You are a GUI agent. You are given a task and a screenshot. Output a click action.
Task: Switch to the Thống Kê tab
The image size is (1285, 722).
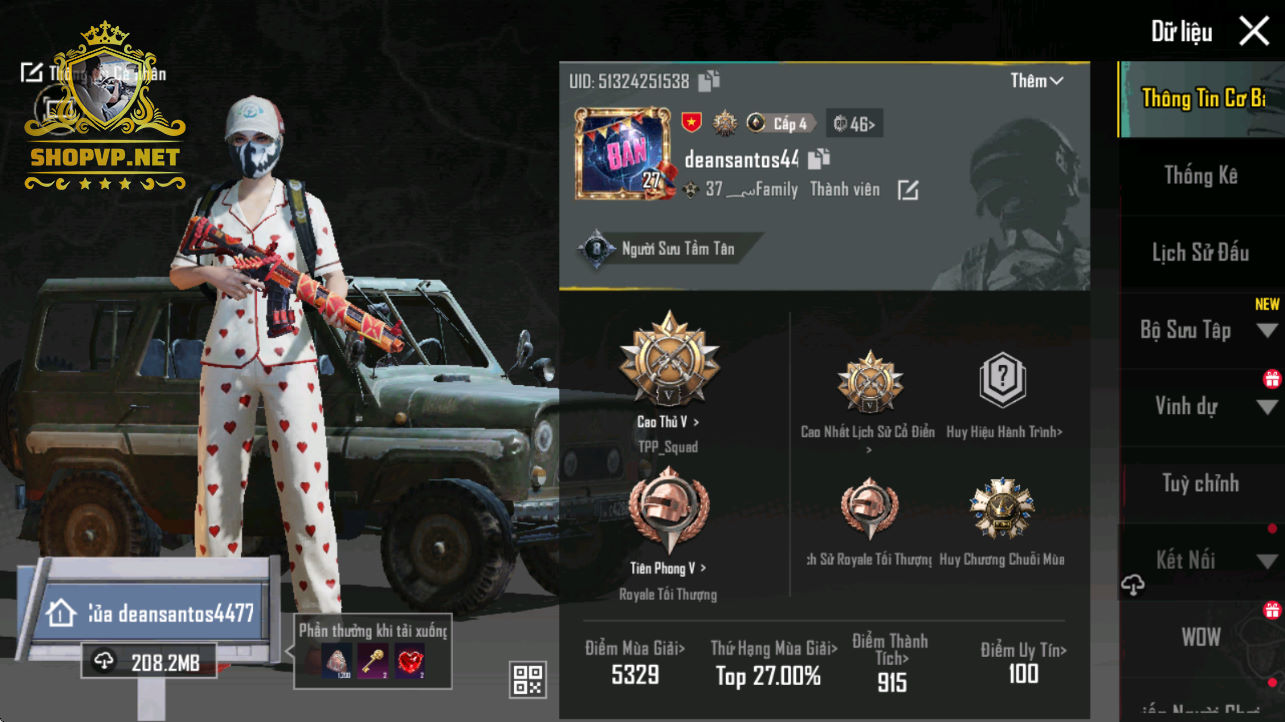[x=1200, y=176]
